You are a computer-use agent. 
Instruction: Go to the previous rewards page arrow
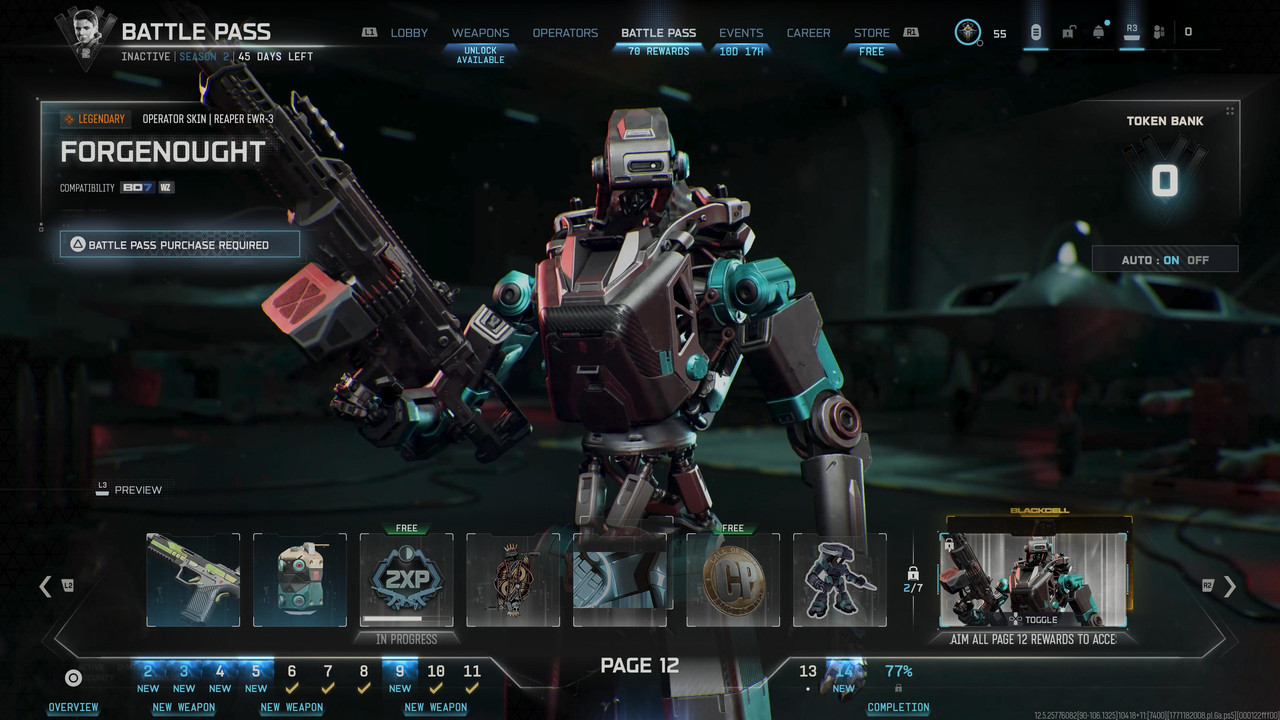[45, 587]
